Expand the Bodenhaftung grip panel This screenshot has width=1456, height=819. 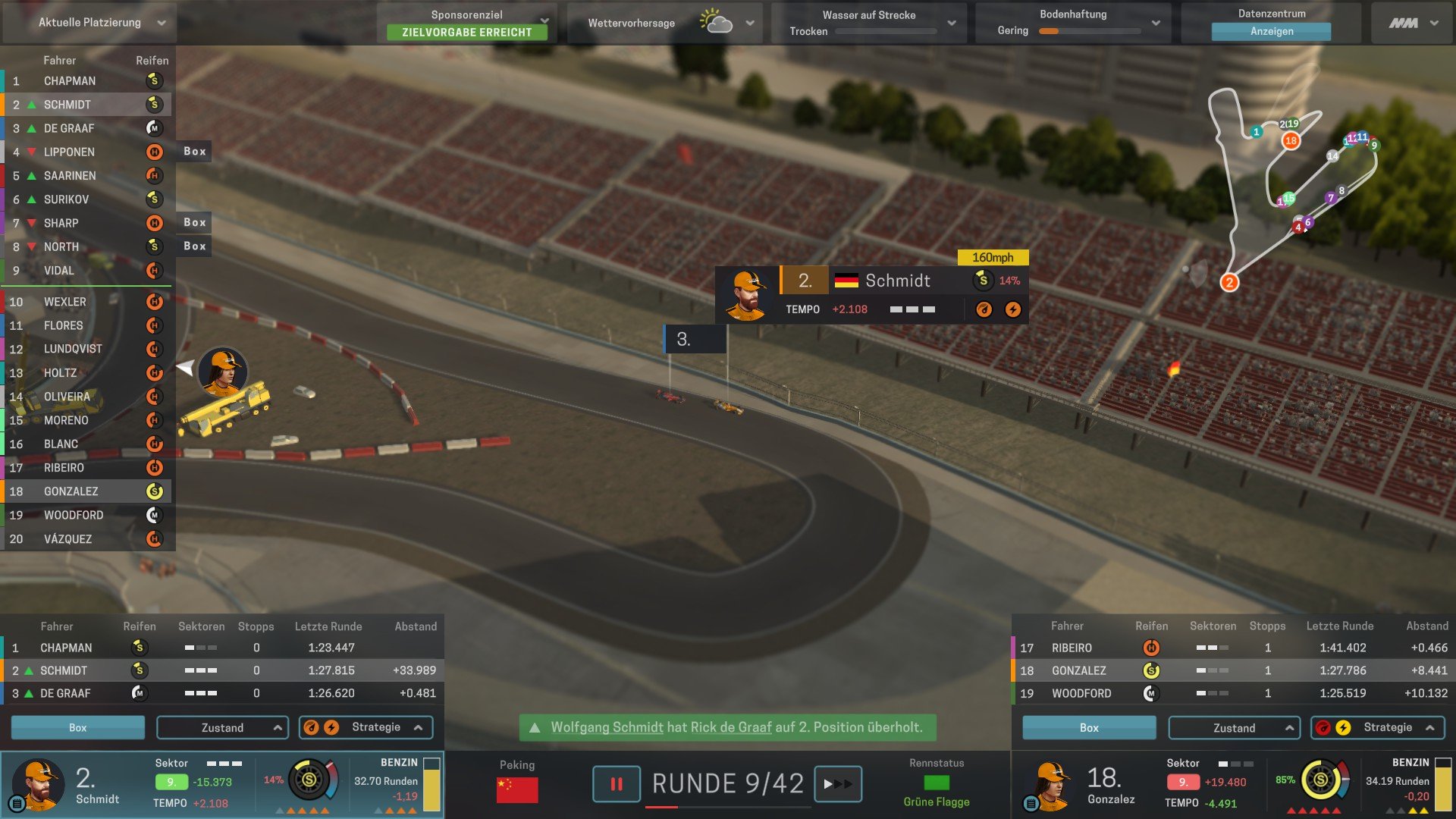pos(1156,23)
